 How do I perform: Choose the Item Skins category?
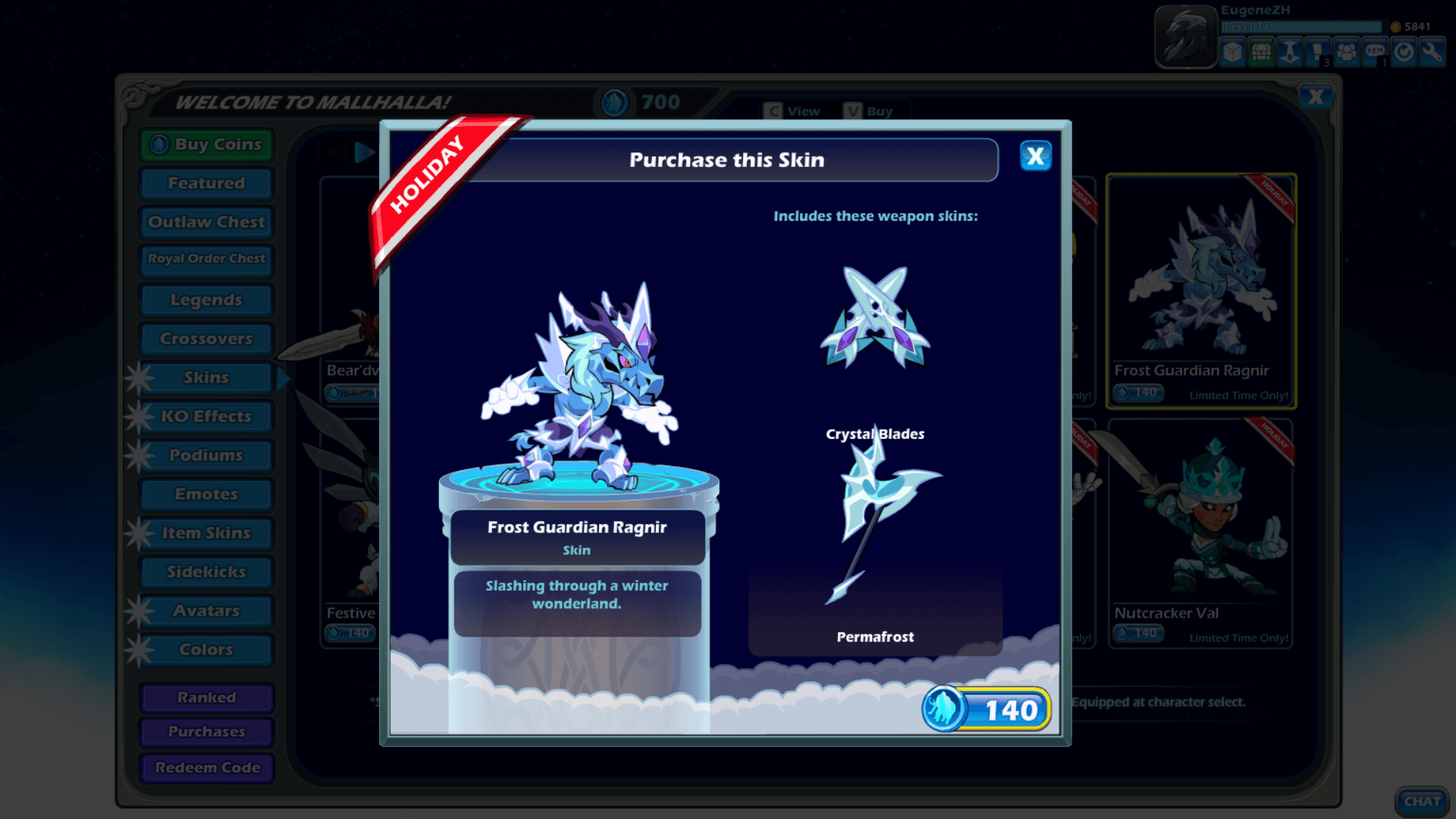coord(206,533)
